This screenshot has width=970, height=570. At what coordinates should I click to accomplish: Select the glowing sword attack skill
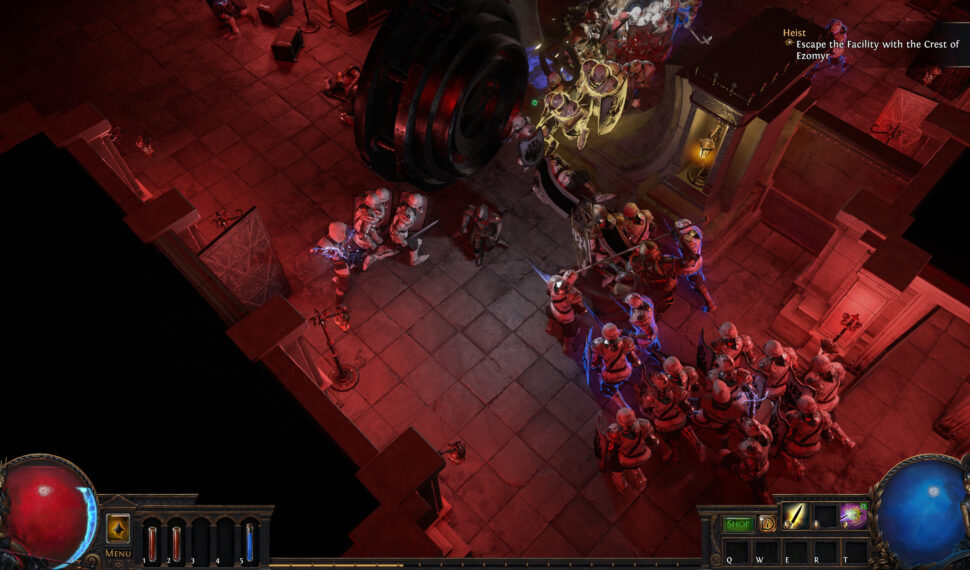(x=795, y=516)
